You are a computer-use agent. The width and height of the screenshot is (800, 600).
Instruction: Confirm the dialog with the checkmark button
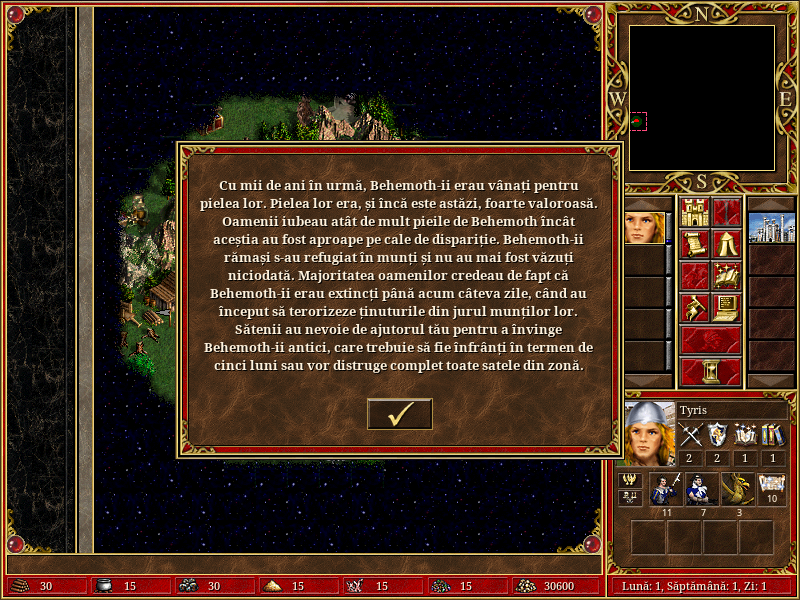(x=400, y=413)
